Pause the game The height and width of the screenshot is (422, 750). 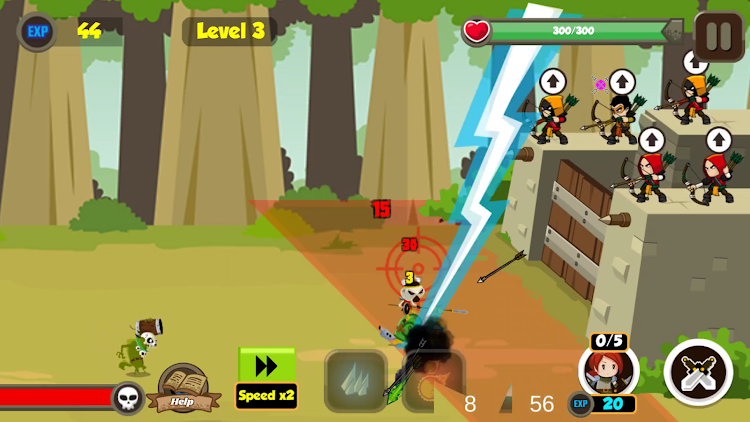click(x=719, y=37)
